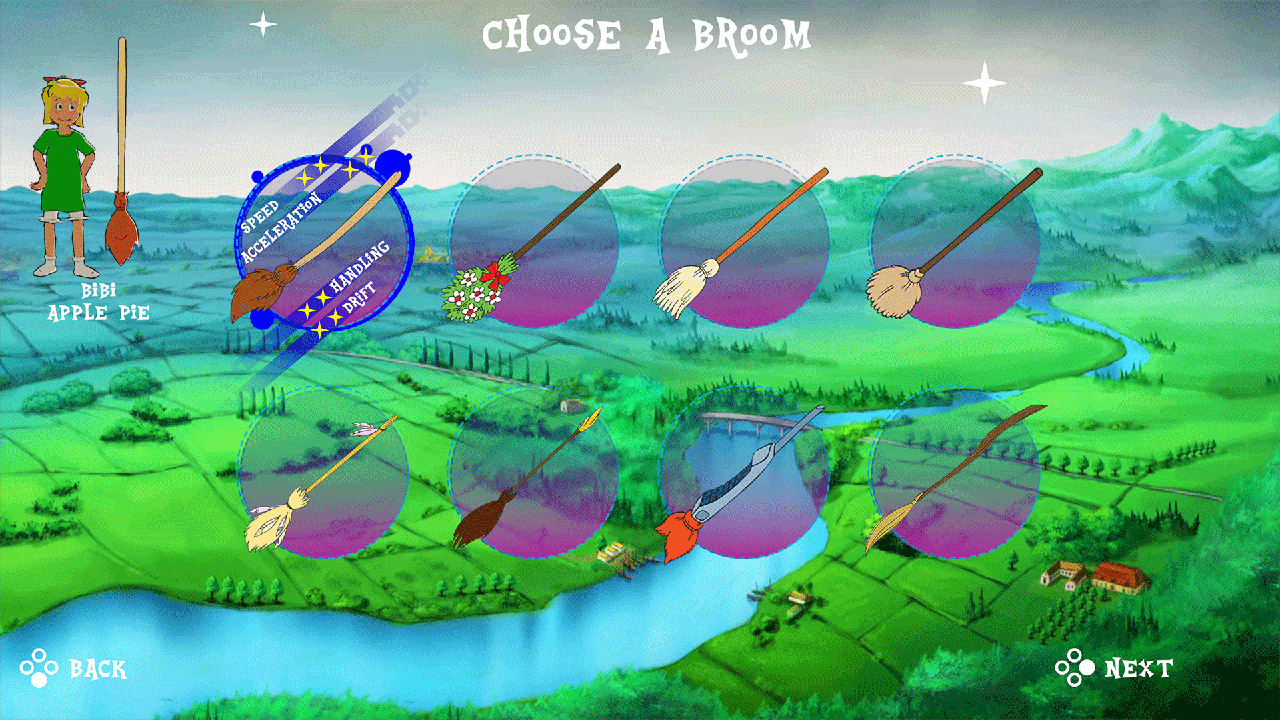Click Bibi's character portrait

click(62, 170)
